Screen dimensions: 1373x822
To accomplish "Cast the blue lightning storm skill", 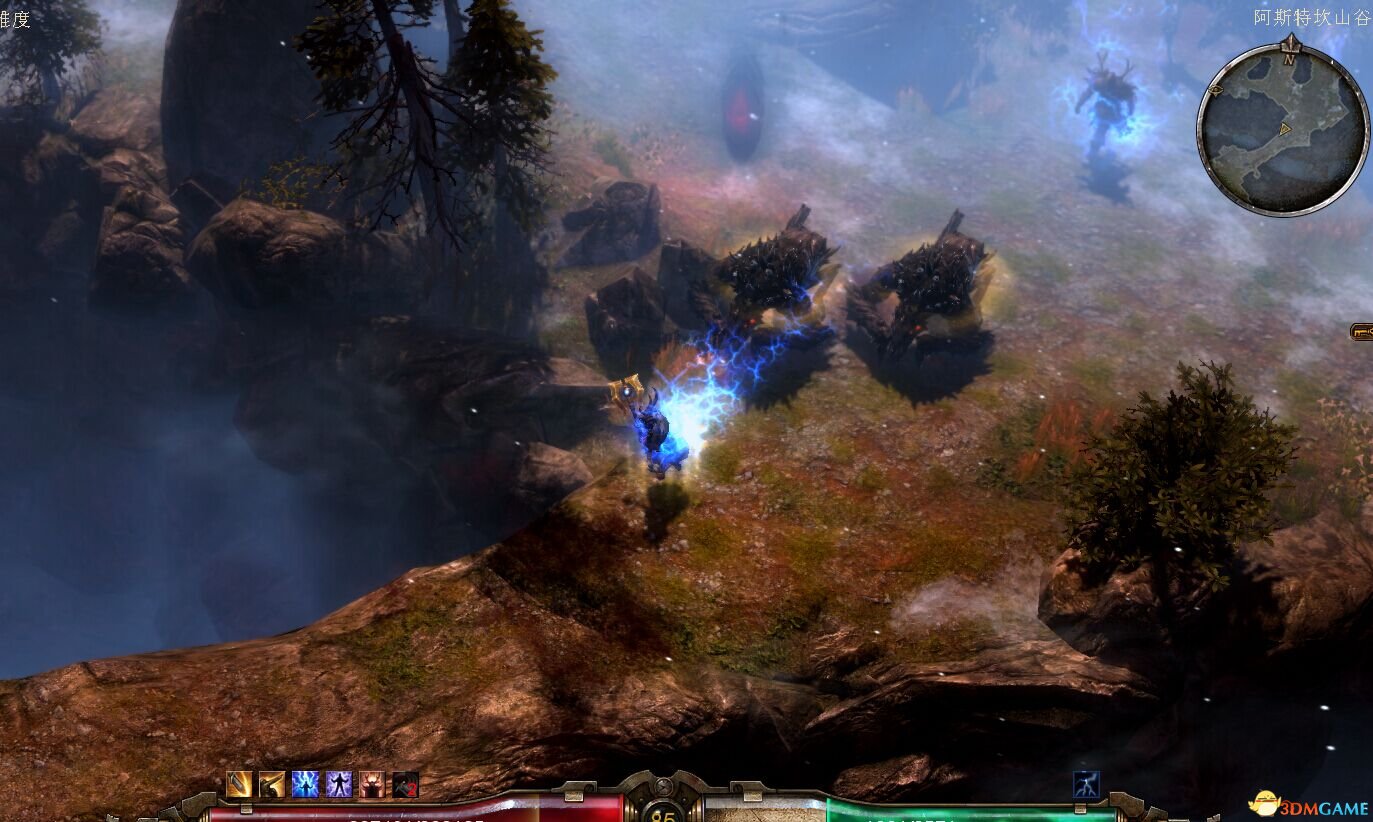I will point(305,785).
